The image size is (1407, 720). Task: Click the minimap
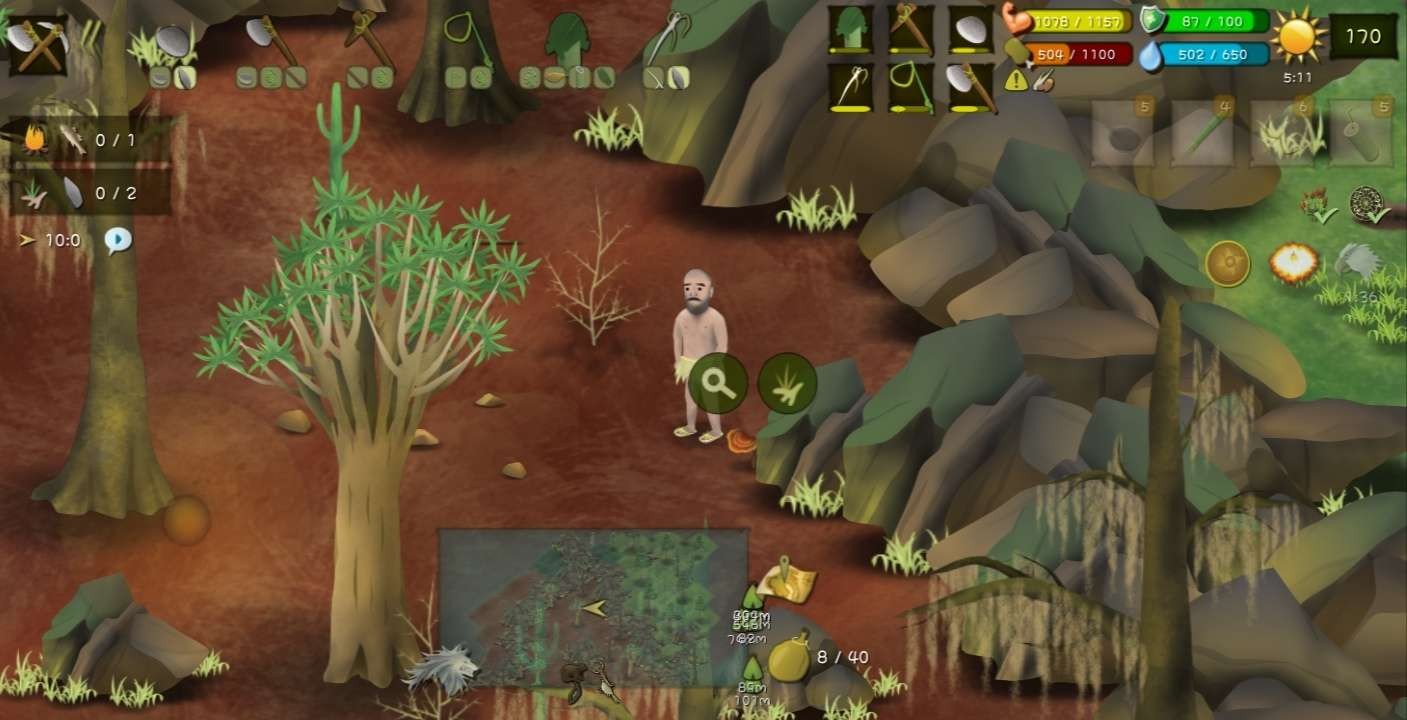click(593, 607)
